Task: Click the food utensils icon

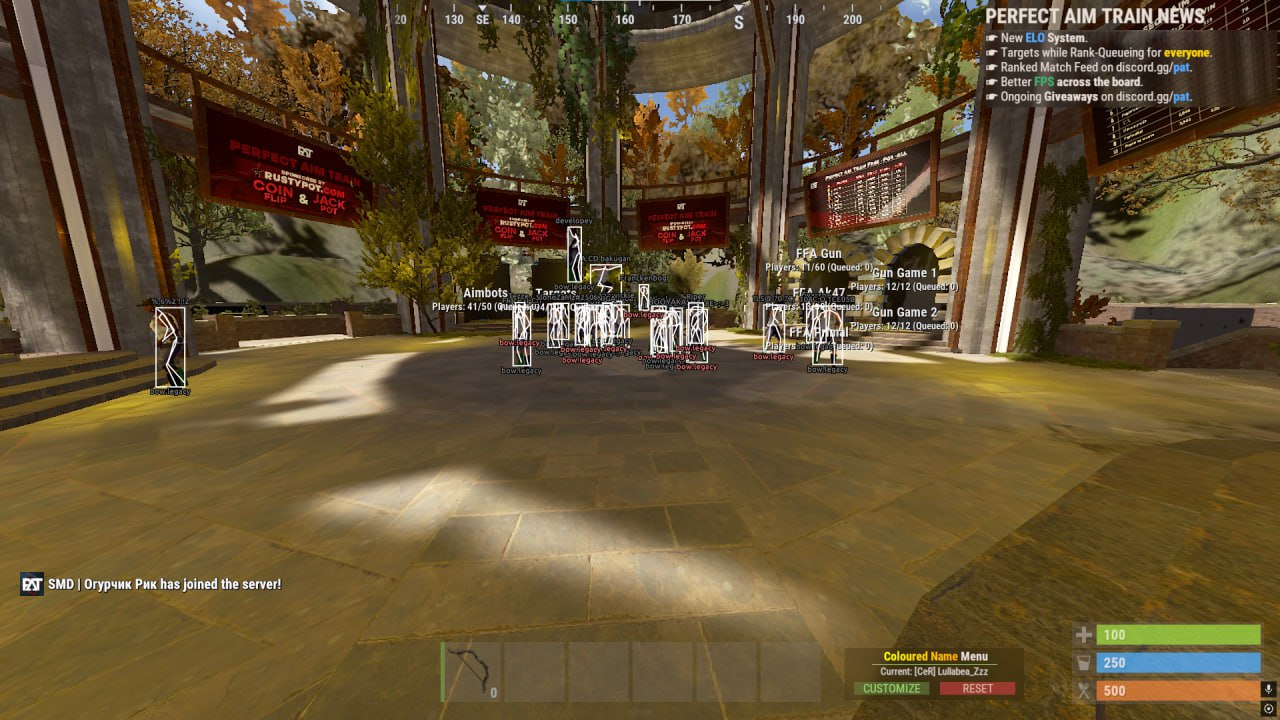Action: pyautogui.click(x=1083, y=690)
